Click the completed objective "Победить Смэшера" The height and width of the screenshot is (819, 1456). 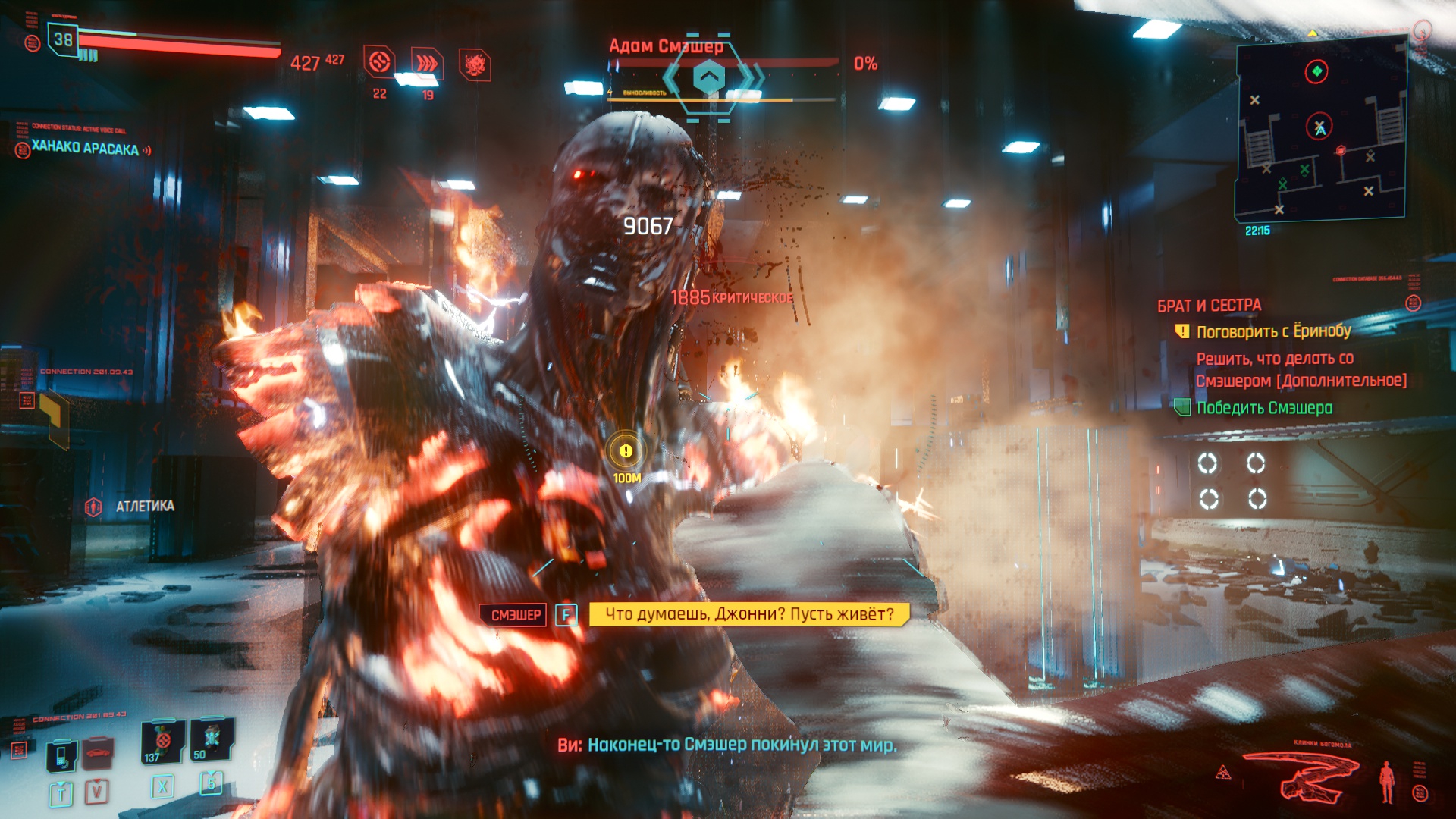[1263, 408]
